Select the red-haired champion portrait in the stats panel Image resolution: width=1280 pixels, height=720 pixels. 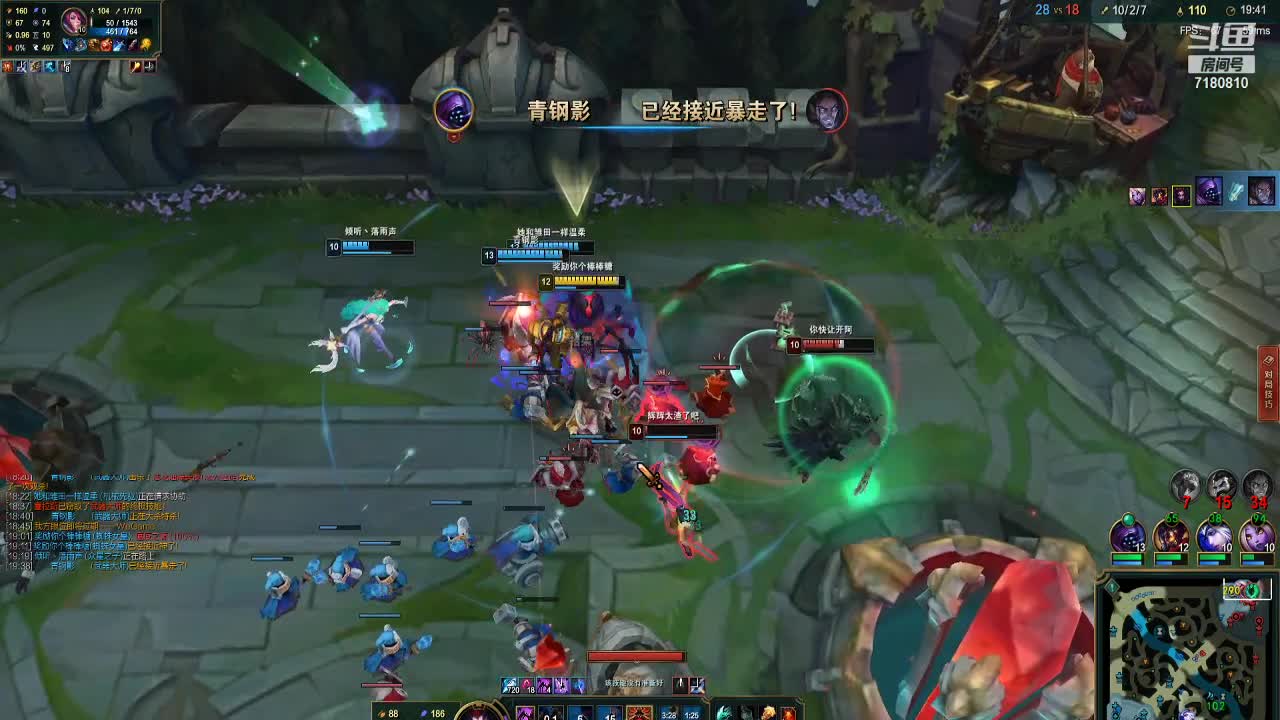coord(75,20)
